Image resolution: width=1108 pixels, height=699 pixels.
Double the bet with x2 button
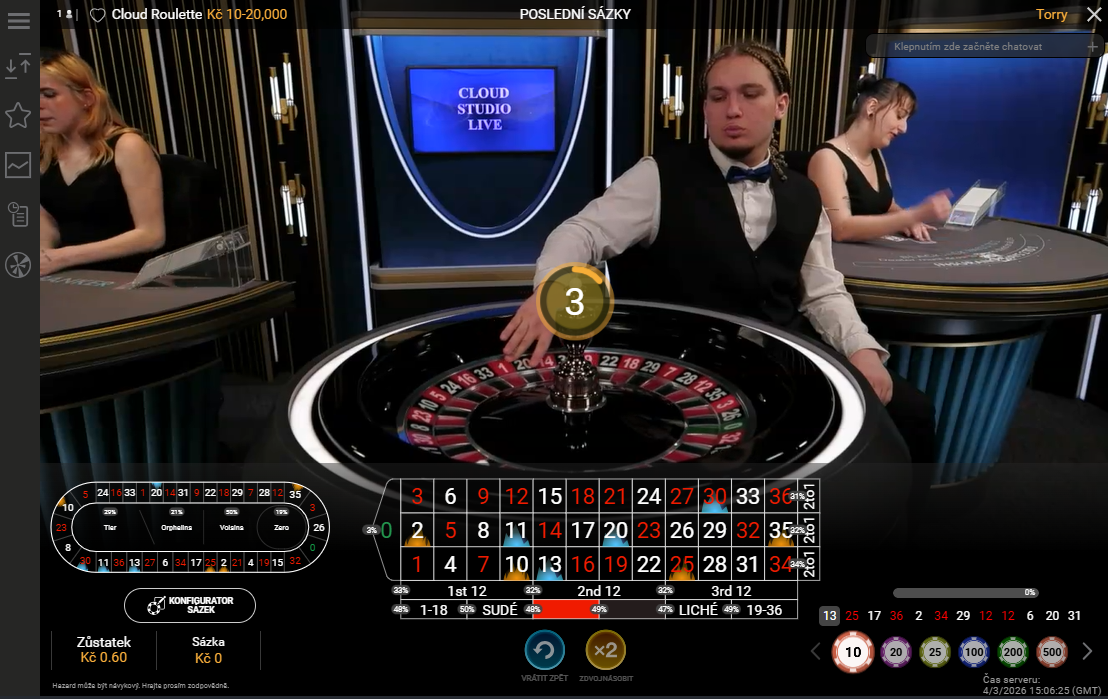[605, 651]
